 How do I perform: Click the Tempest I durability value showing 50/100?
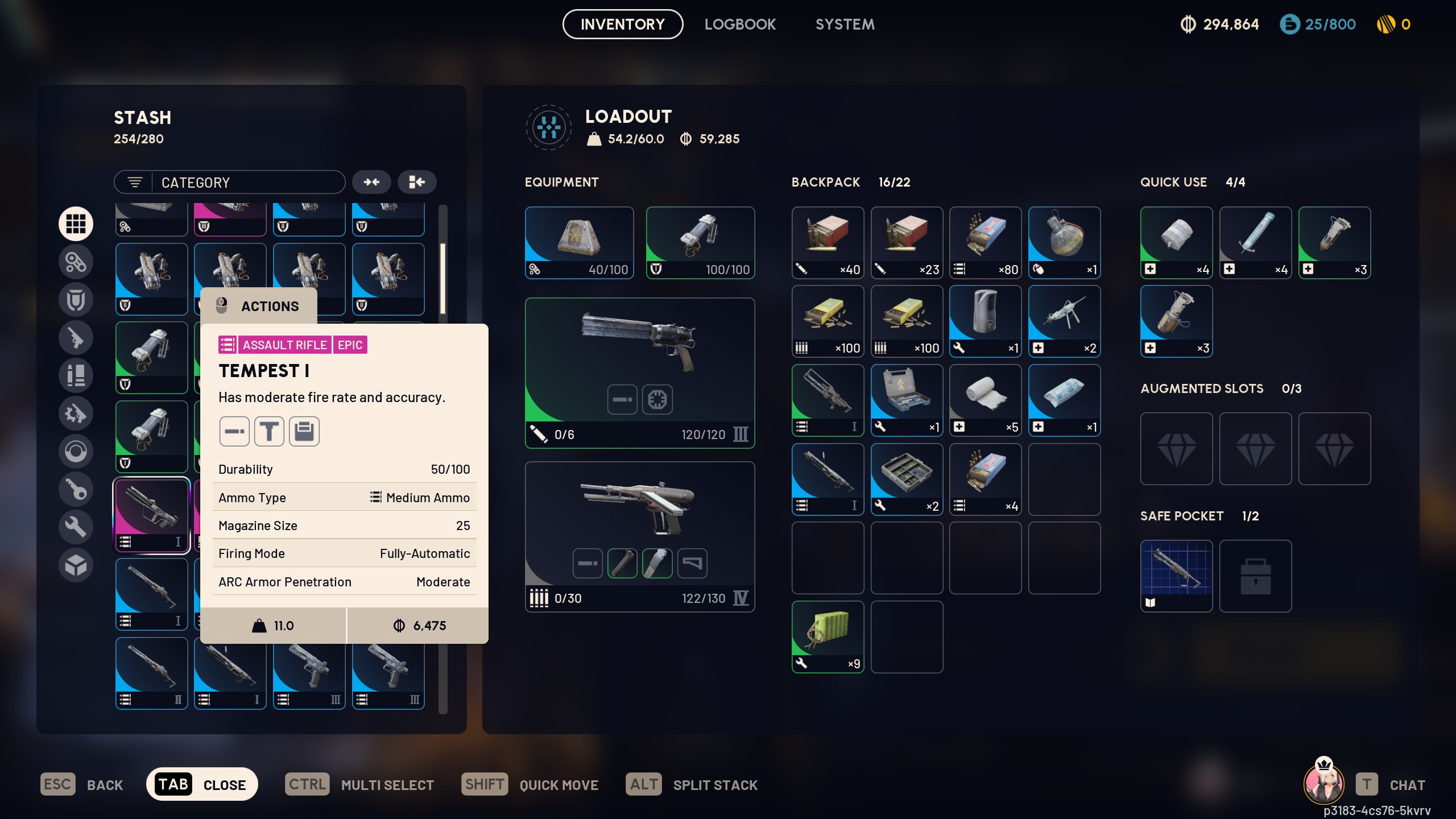pyautogui.click(x=450, y=469)
